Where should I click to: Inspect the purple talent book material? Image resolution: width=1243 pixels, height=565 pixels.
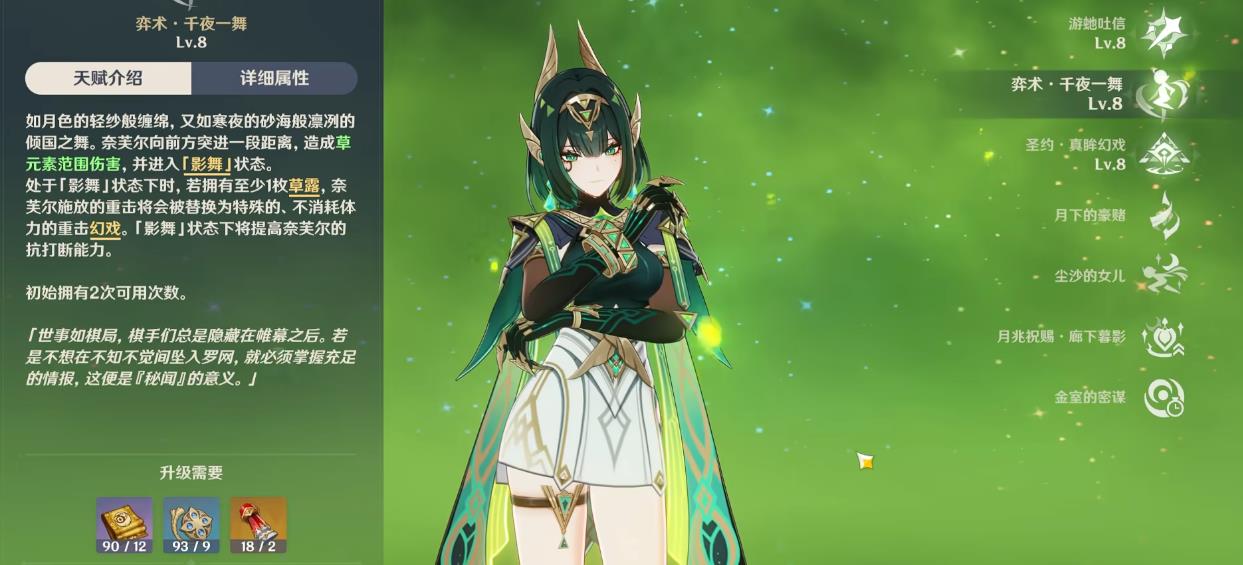(124, 524)
